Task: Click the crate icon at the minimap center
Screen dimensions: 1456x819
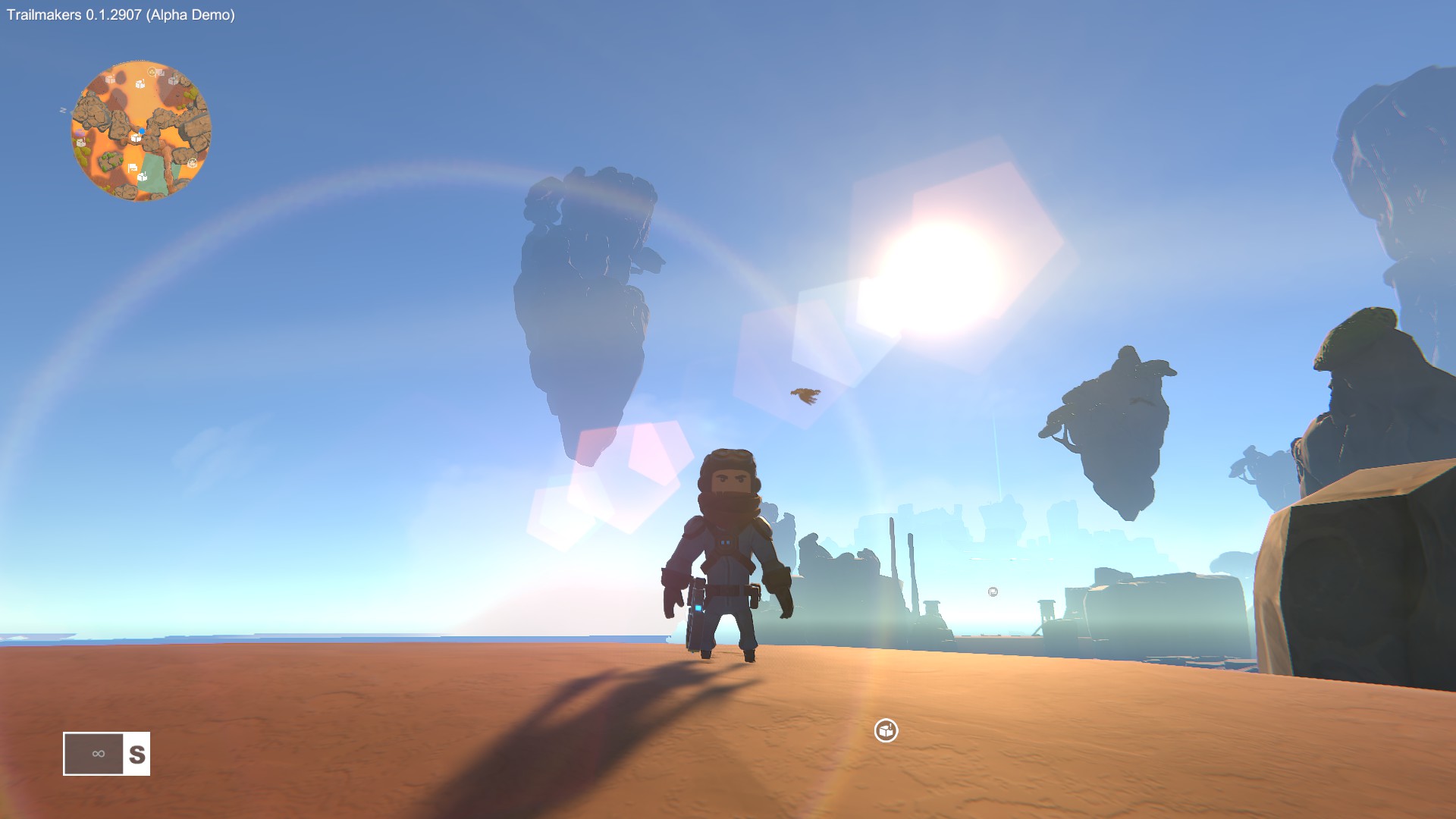Action: click(136, 138)
